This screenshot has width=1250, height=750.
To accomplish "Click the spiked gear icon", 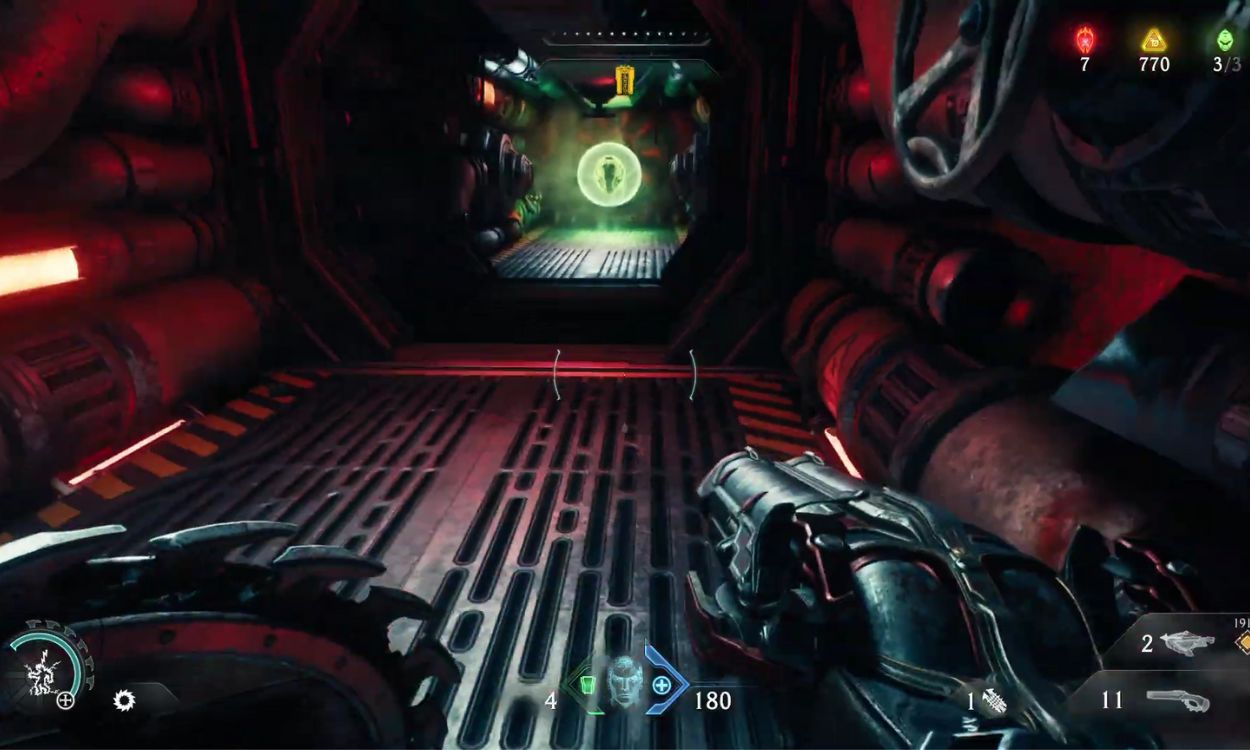I will (x=124, y=700).
